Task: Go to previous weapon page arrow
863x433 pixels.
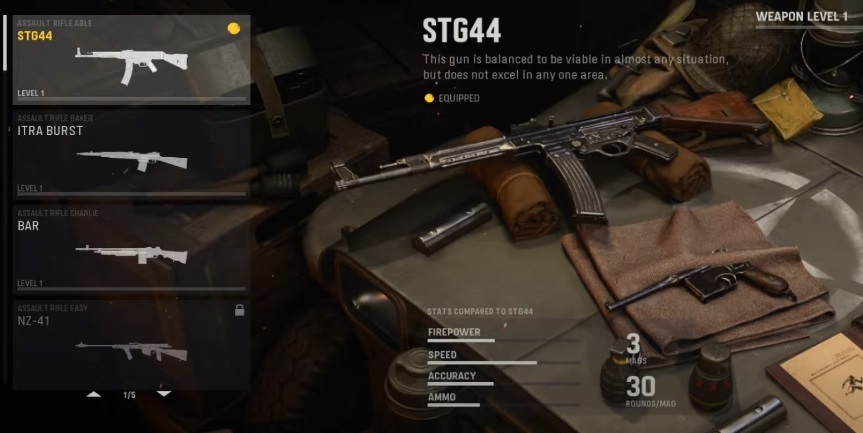Action: coord(94,395)
